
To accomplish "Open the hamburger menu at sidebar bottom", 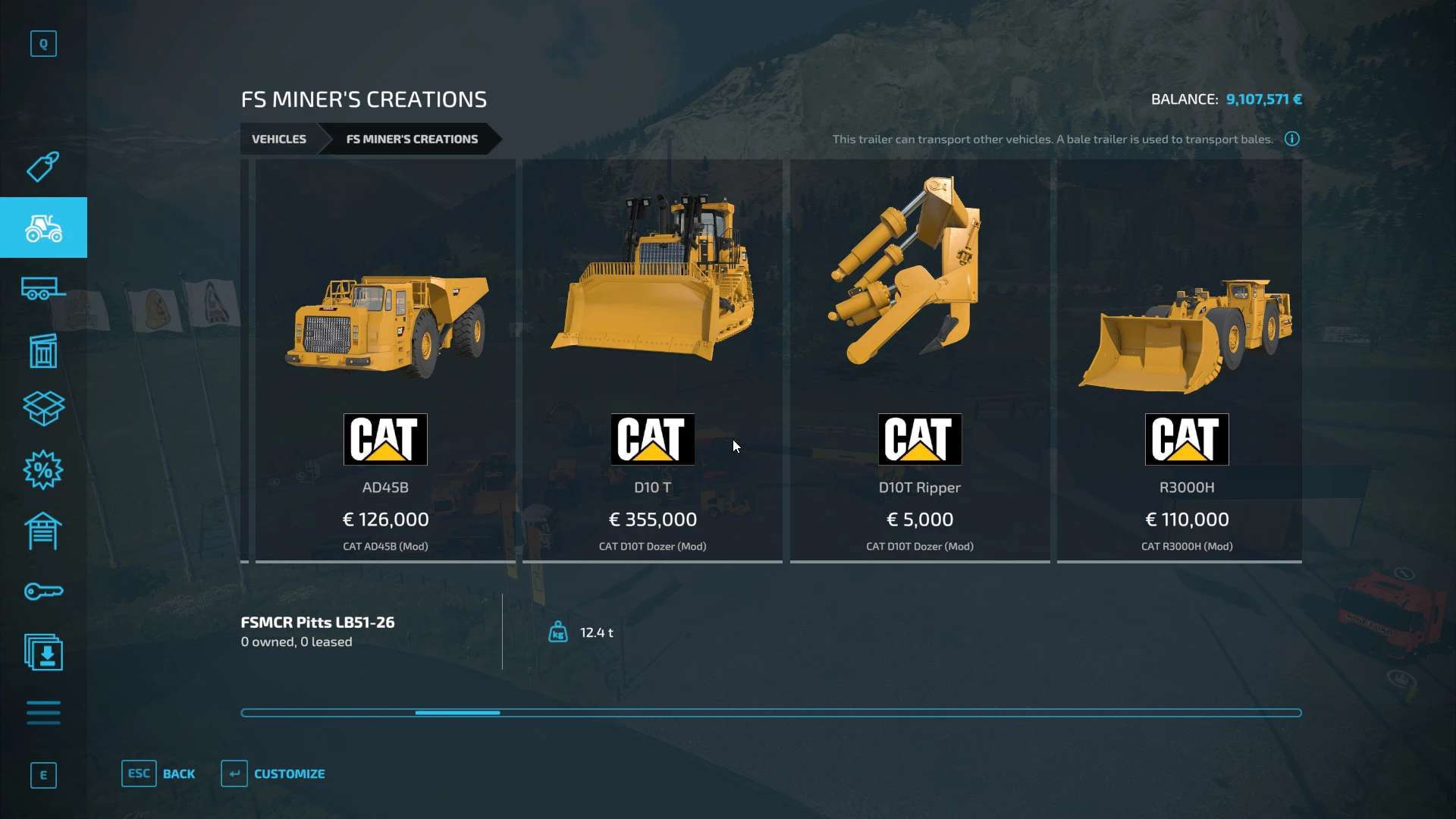I will point(43,713).
